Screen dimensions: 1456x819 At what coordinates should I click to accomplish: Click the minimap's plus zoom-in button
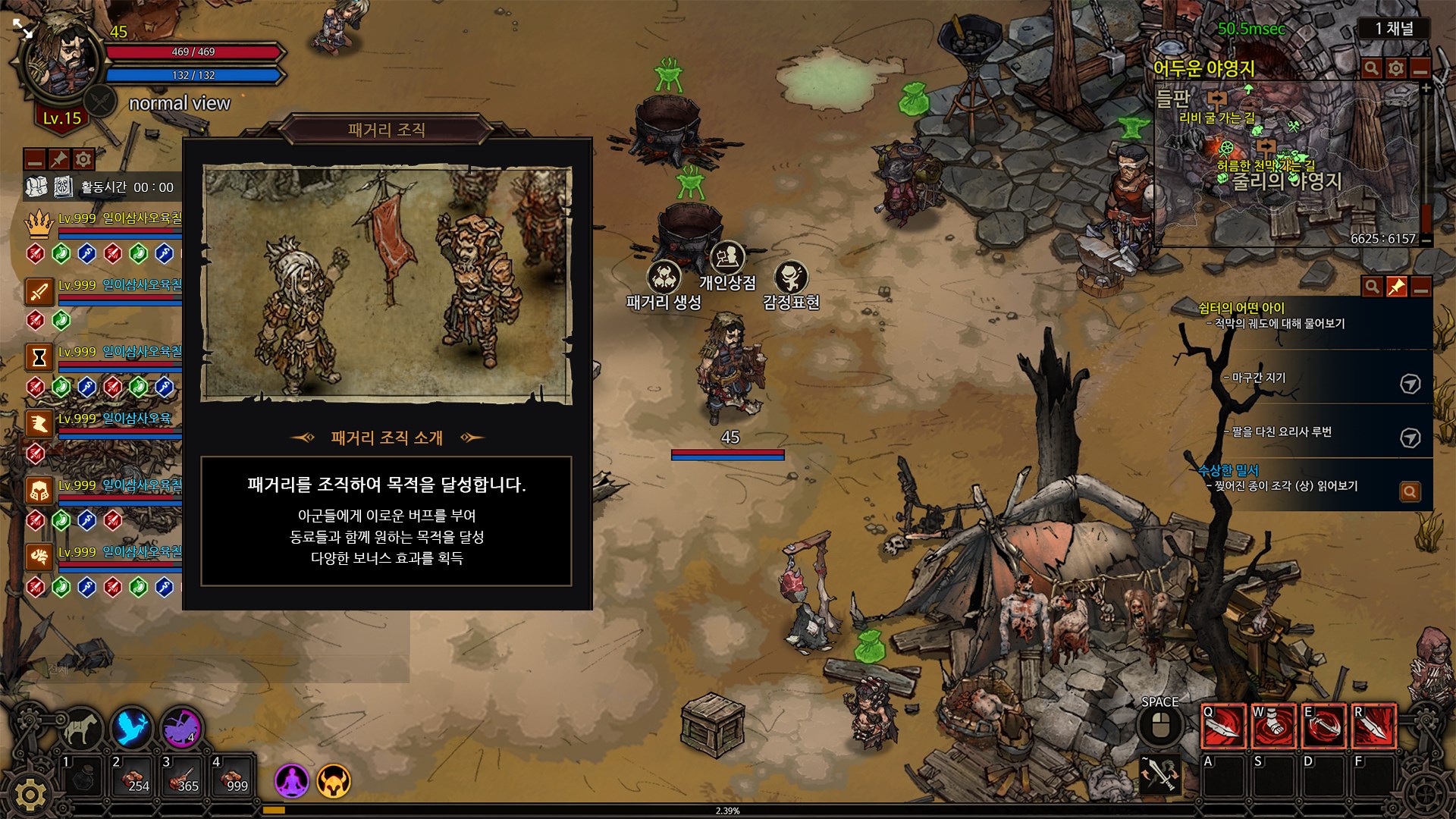[x=1426, y=89]
